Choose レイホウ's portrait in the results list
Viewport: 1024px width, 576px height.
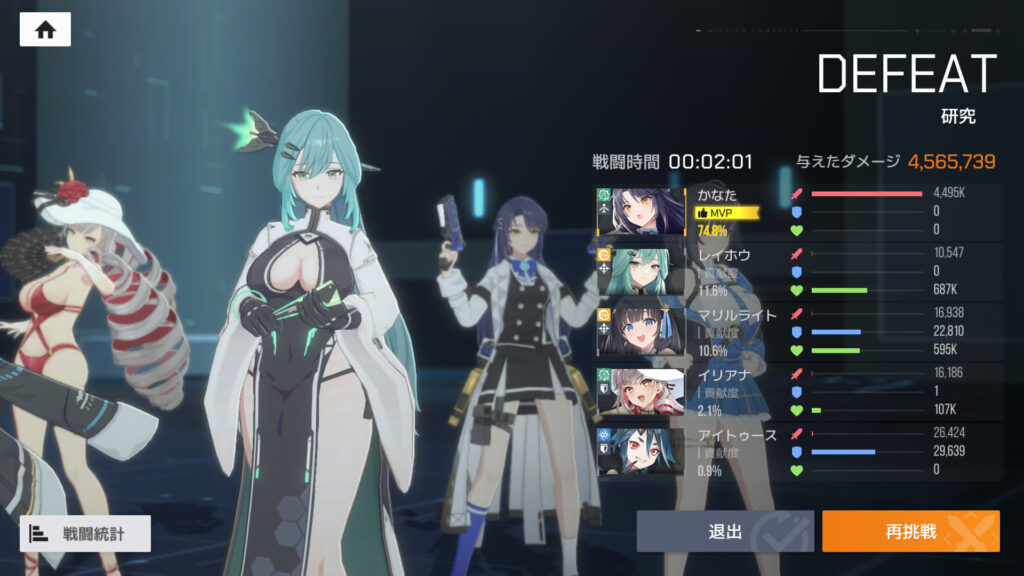tap(641, 271)
